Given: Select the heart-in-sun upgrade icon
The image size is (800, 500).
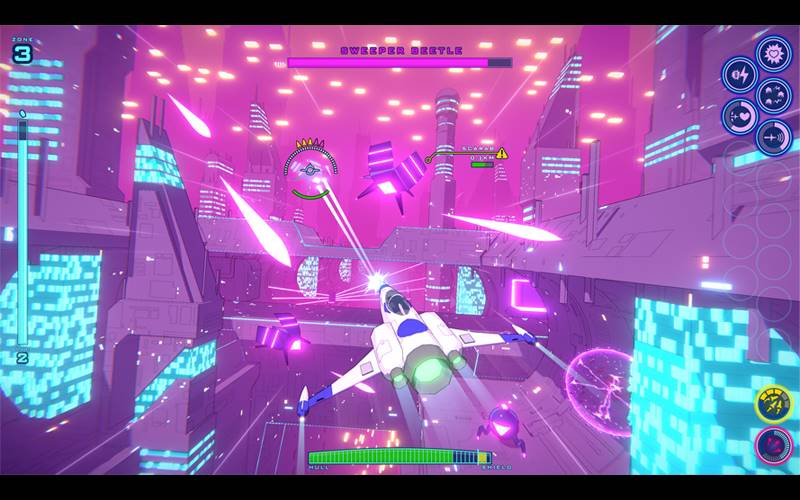Looking at the screenshot, I should (x=774, y=51).
